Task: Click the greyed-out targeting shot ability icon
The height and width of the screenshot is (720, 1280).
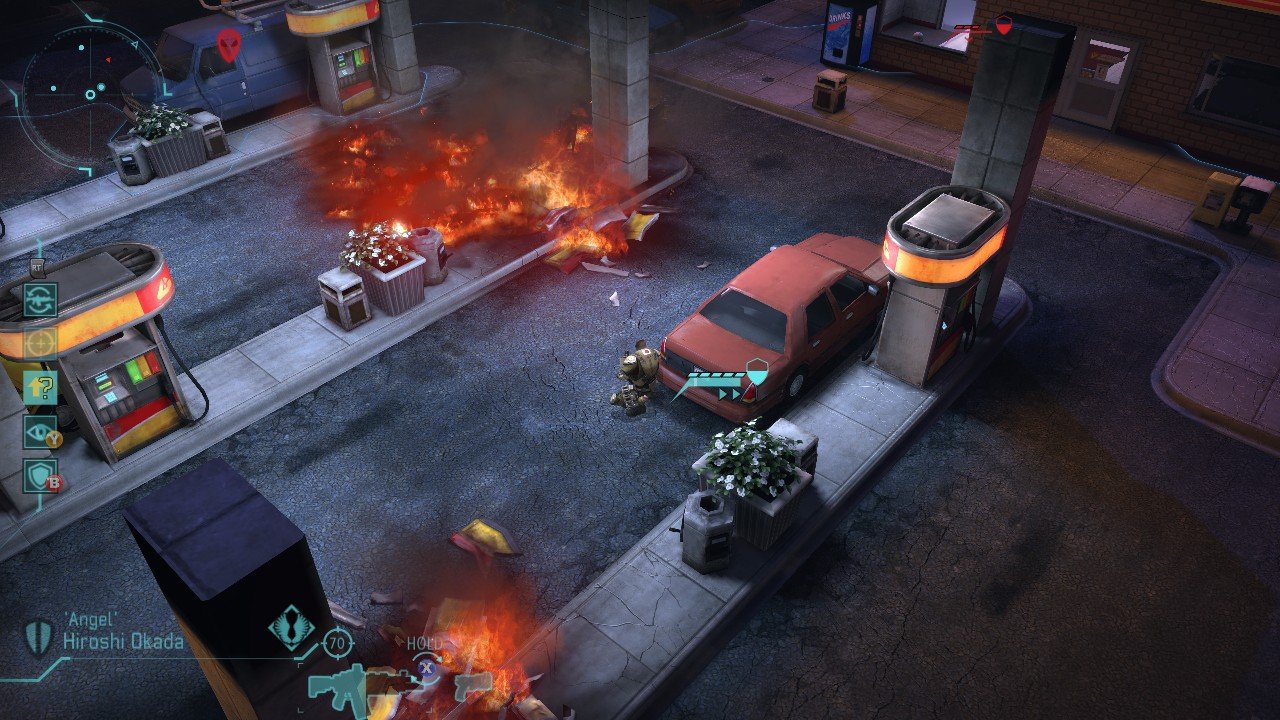Action: click(39, 341)
